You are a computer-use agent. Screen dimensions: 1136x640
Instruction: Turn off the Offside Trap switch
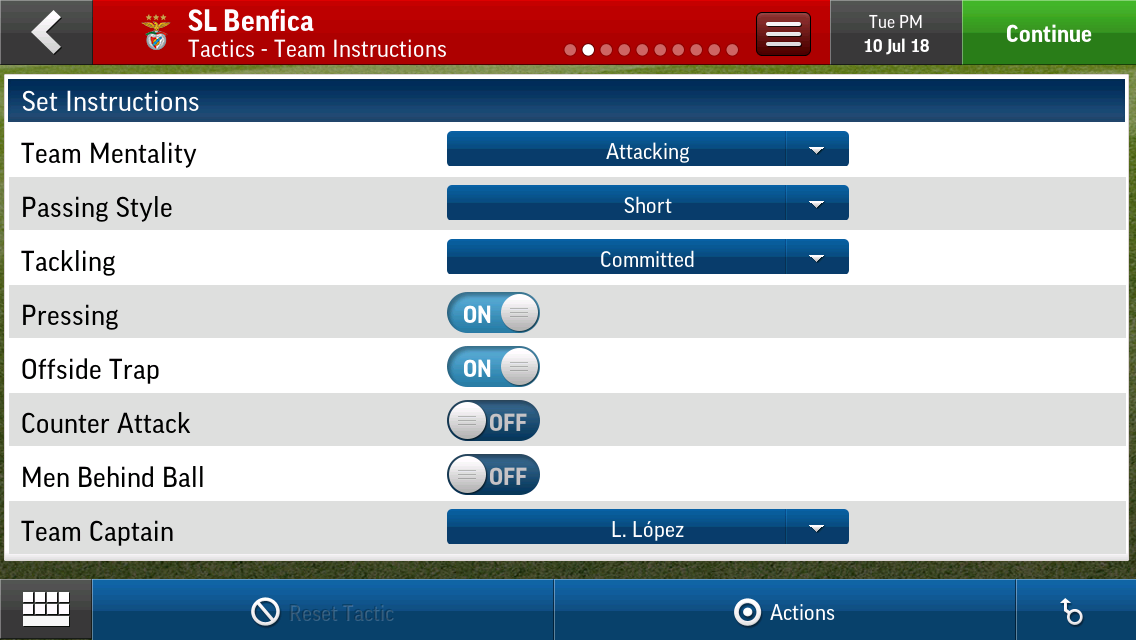(x=493, y=368)
